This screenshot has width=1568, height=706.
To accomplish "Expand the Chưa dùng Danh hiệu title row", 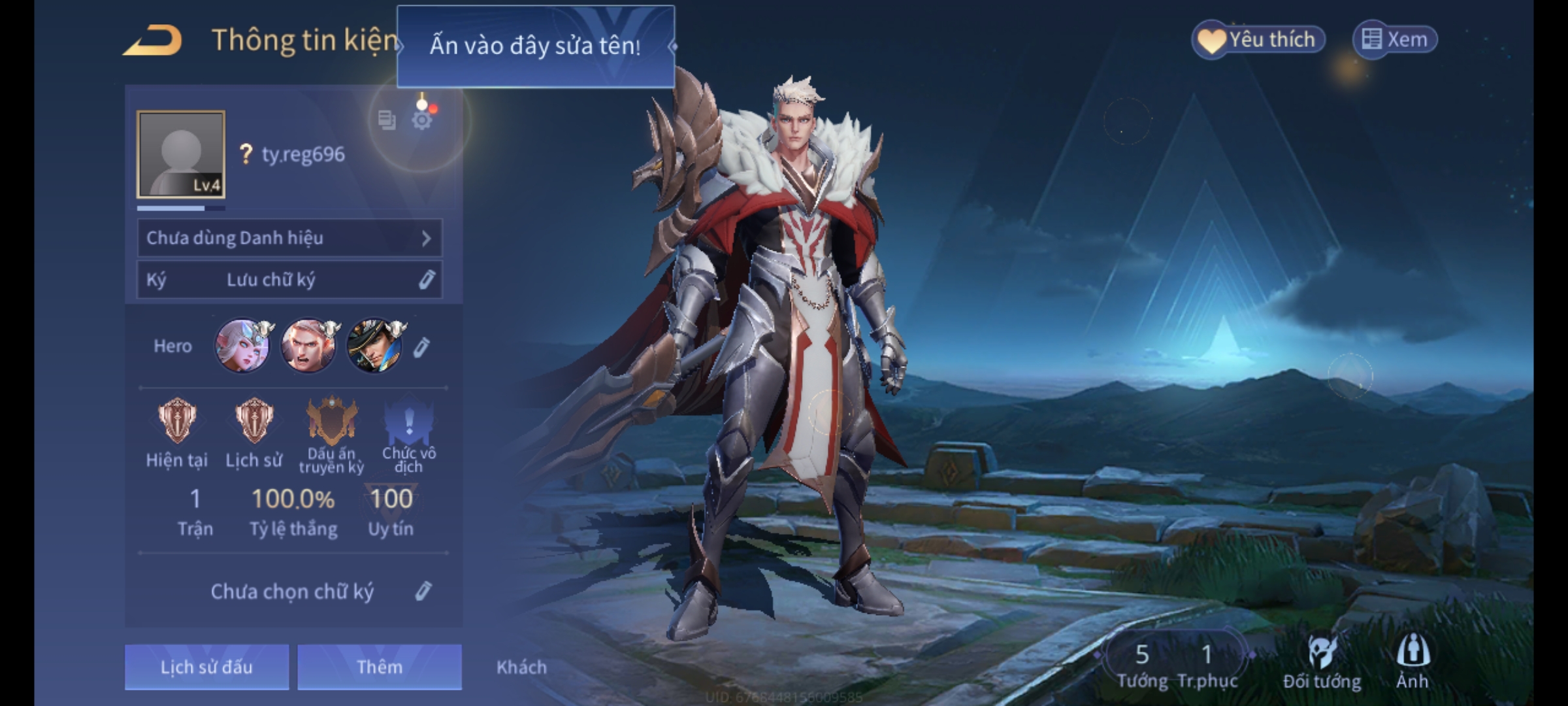I will pyautogui.click(x=289, y=238).
